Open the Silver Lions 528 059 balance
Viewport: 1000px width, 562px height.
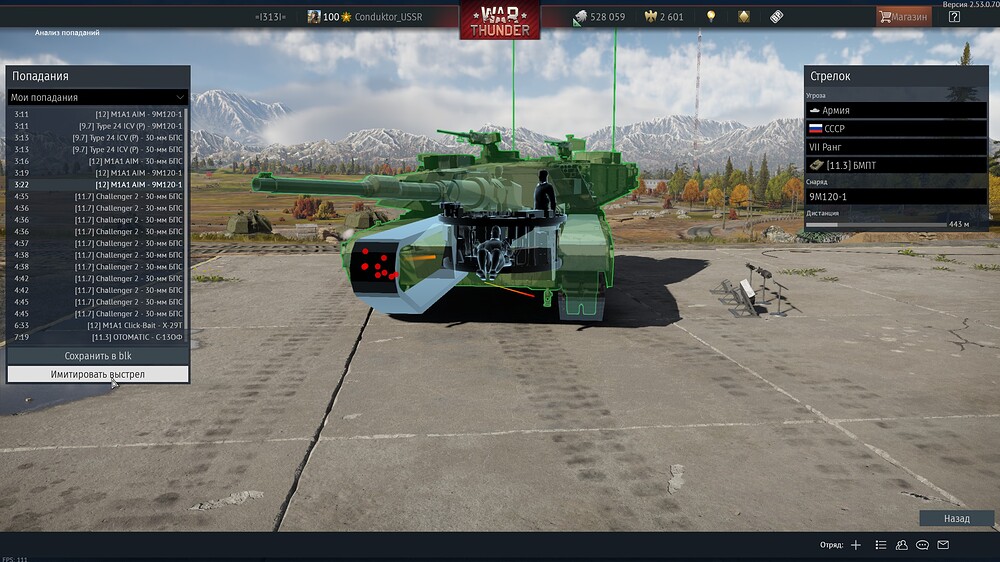[x=599, y=17]
